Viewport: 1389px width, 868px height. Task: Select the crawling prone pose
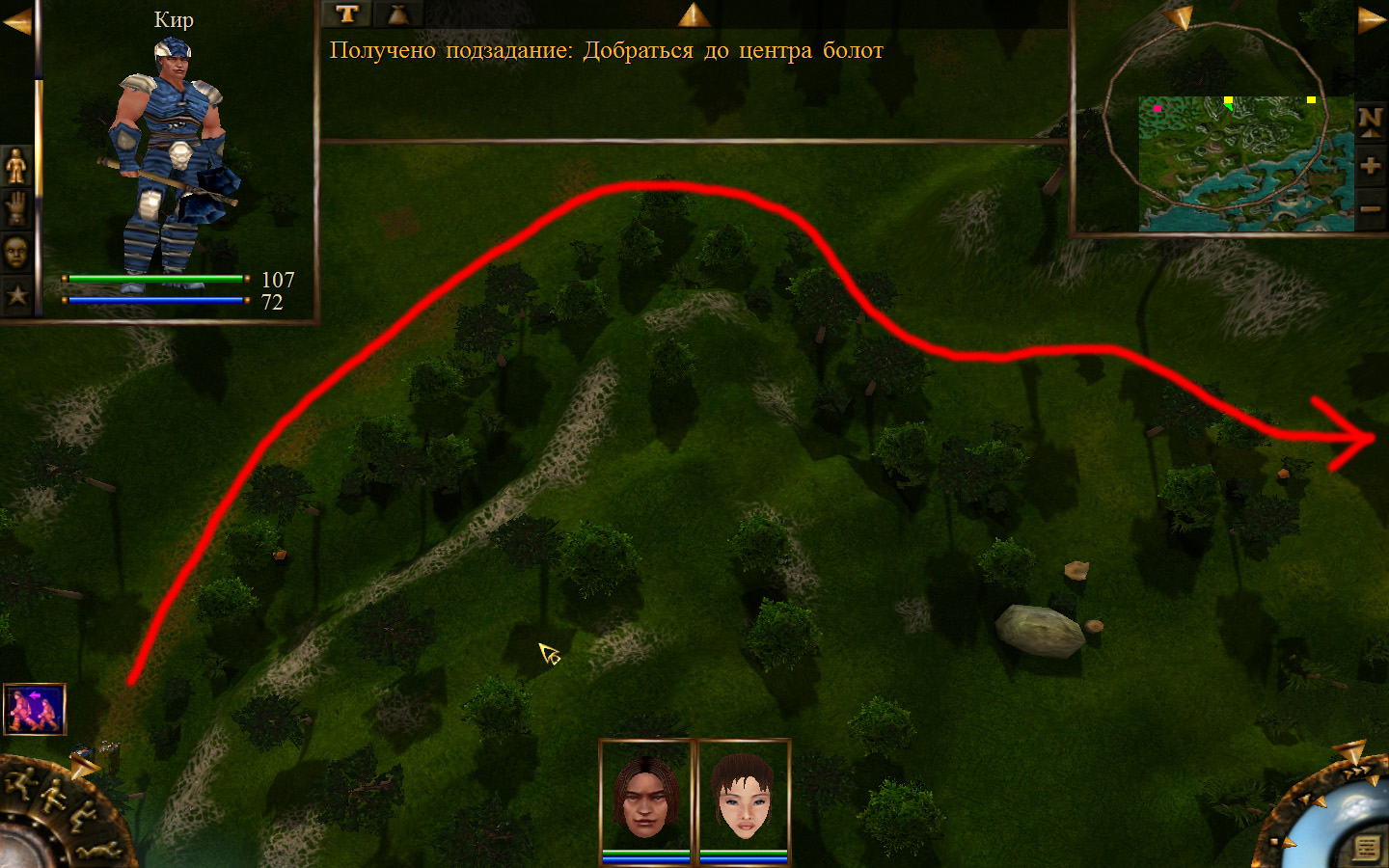98,850
